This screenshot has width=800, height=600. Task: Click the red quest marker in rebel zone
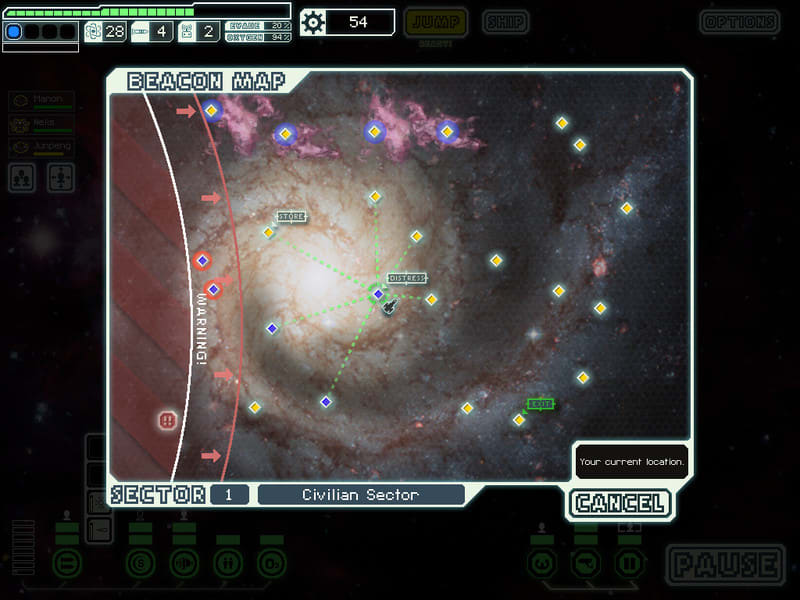click(x=168, y=420)
